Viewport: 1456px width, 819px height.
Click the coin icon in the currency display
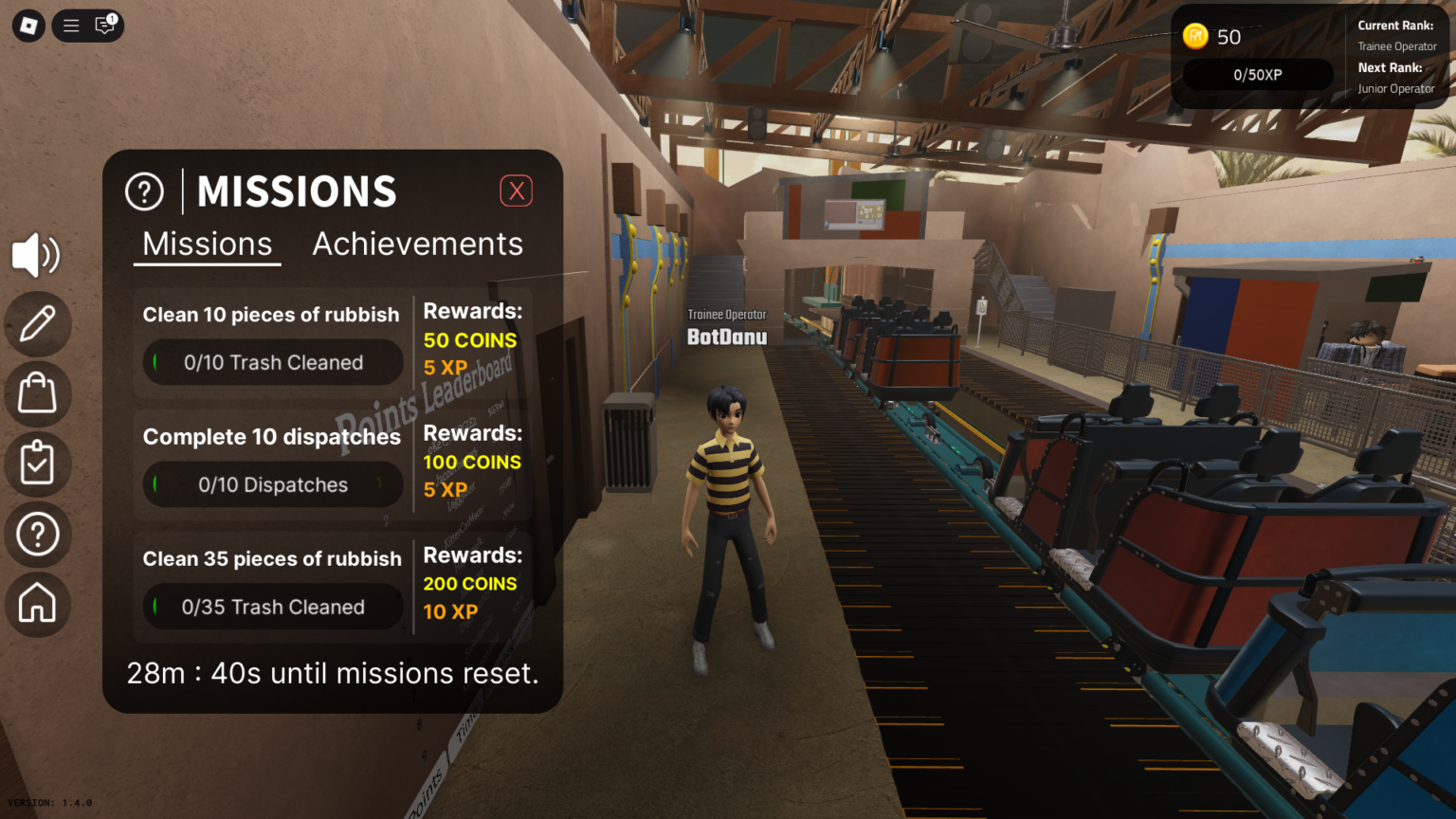point(1195,37)
